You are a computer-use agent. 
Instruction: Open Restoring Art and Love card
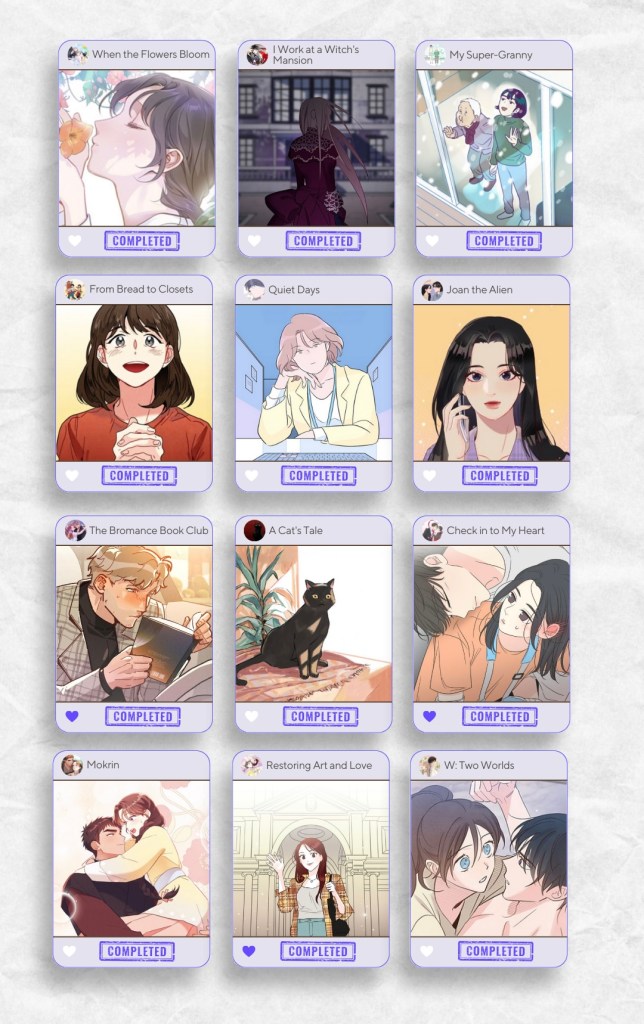pos(310,858)
